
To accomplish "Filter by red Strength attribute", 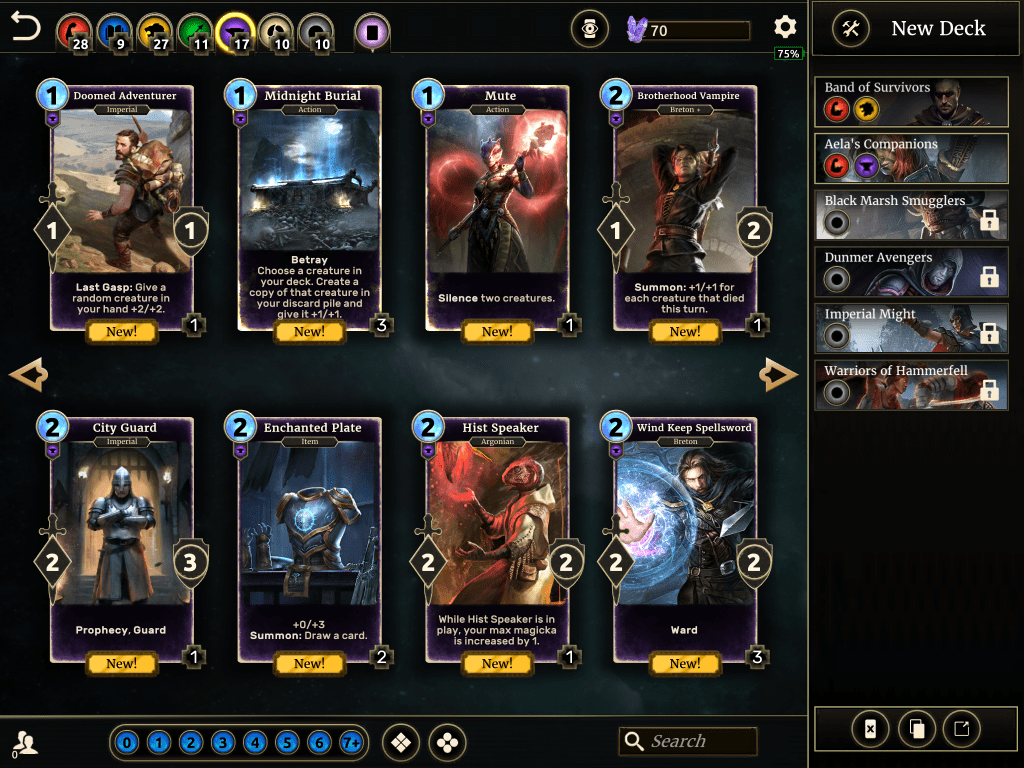I will (x=72, y=30).
